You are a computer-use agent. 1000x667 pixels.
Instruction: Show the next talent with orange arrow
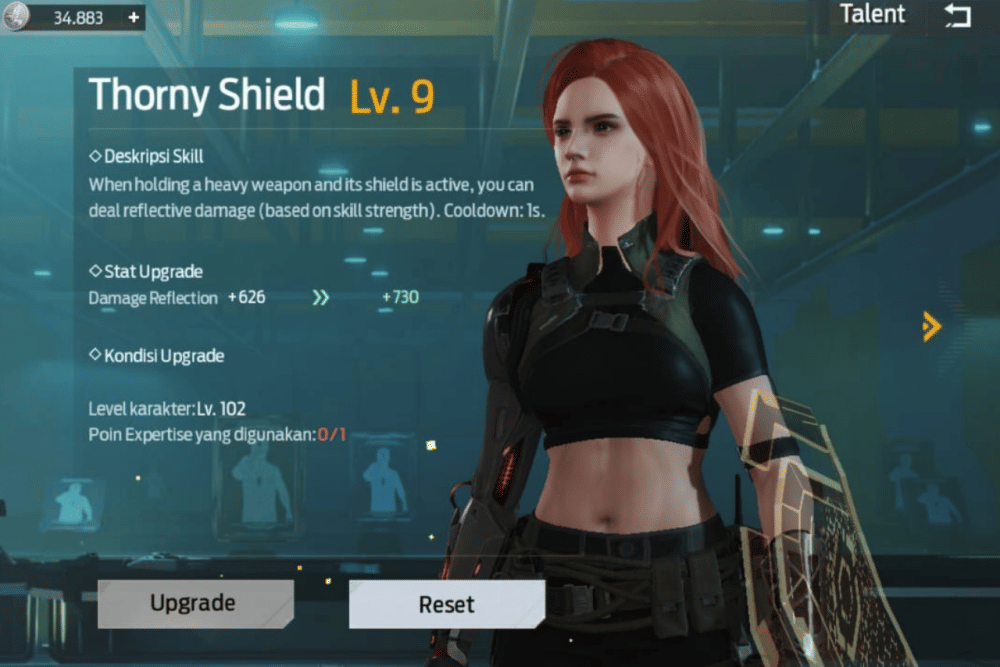coord(931,325)
